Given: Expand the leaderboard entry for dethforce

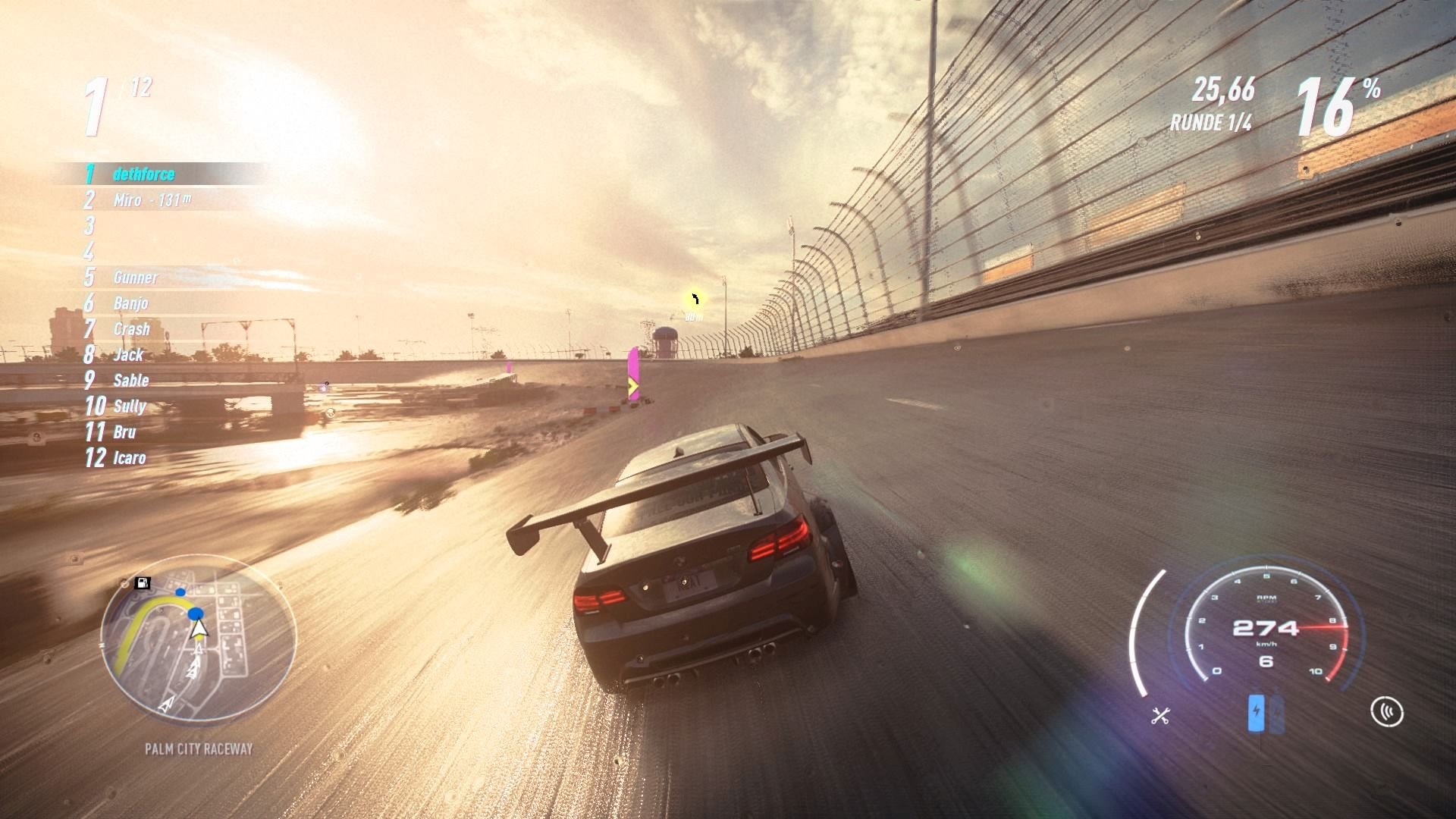Looking at the screenshot, I should (144, 174).
